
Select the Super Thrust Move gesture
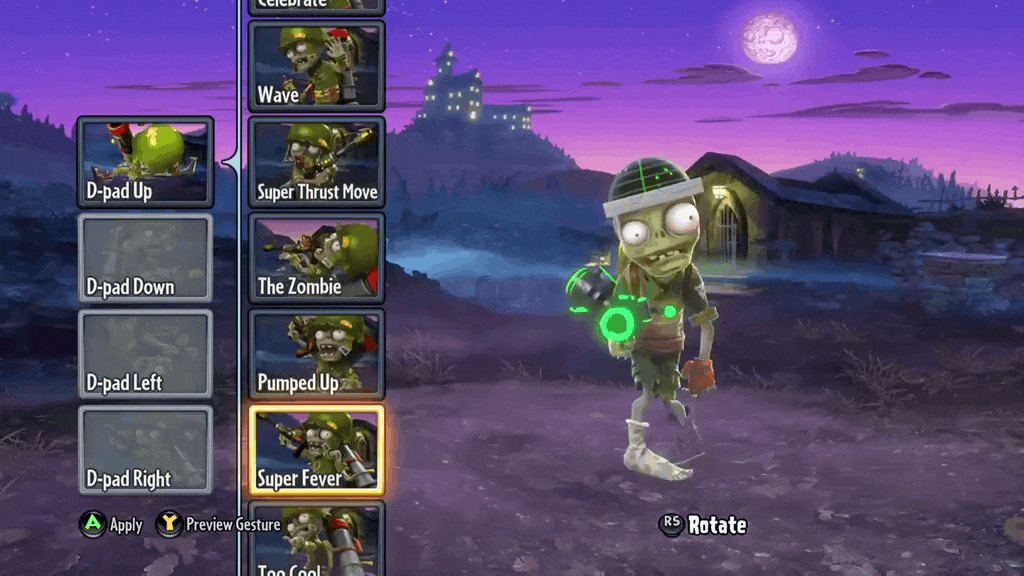[316, 162]
